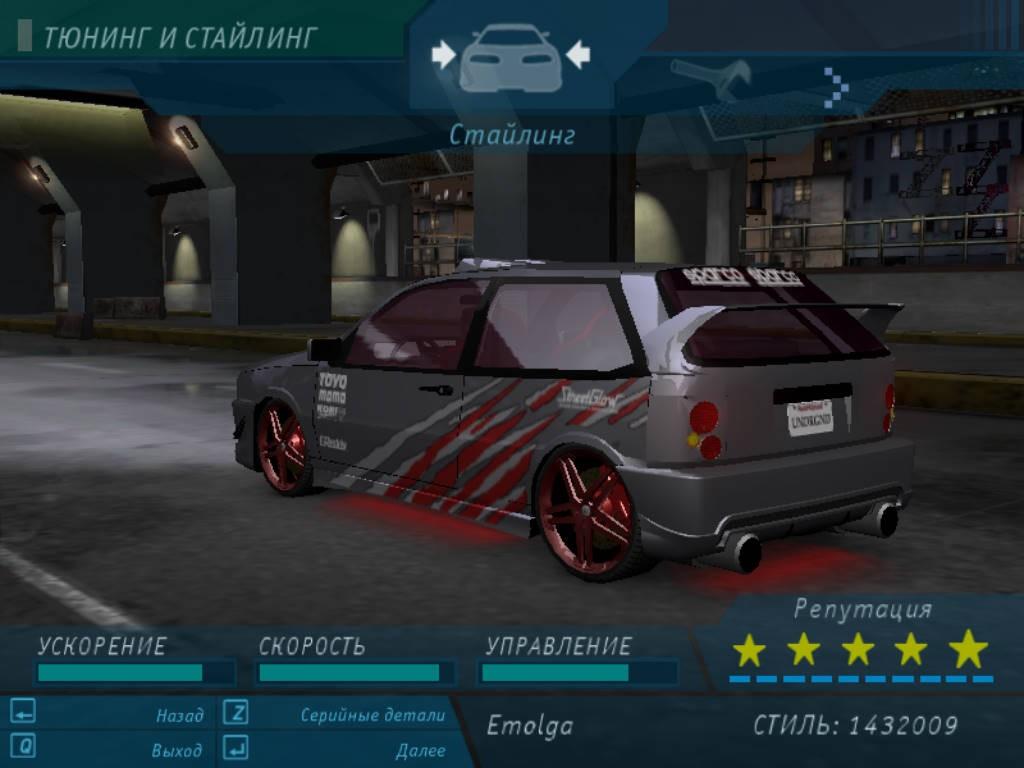Click the arrow left of the car icon
This screenshot has width=1024, height=768.
click(443, 54)
